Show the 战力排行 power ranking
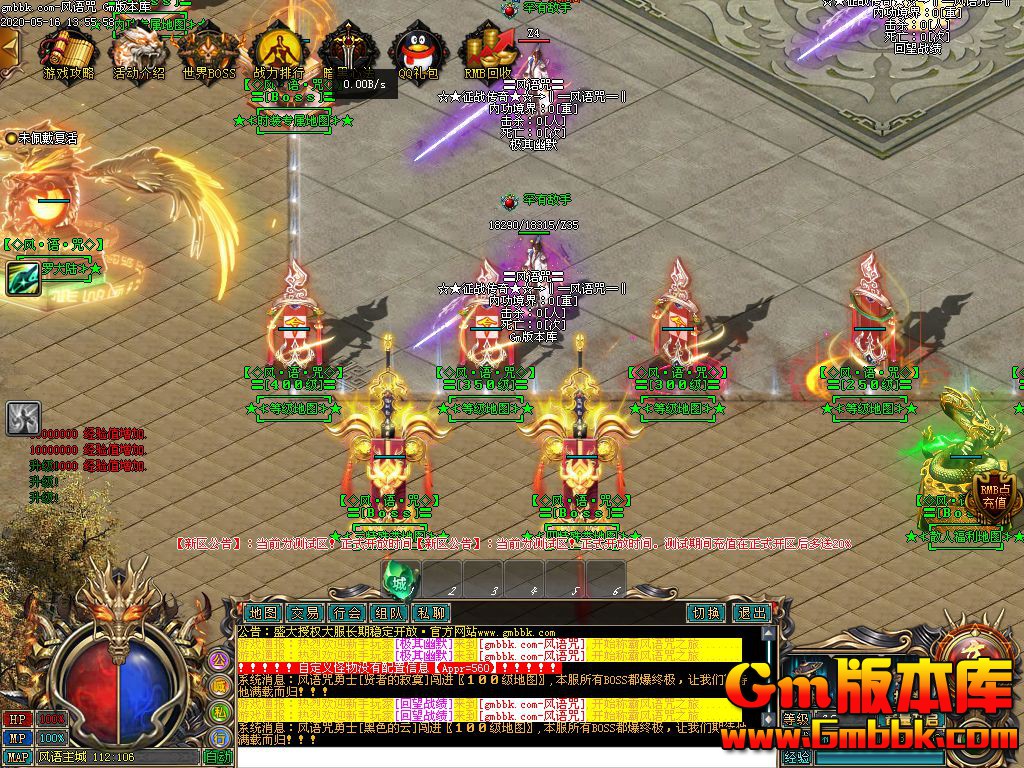The image size is (1024, 768). [278, 50]
